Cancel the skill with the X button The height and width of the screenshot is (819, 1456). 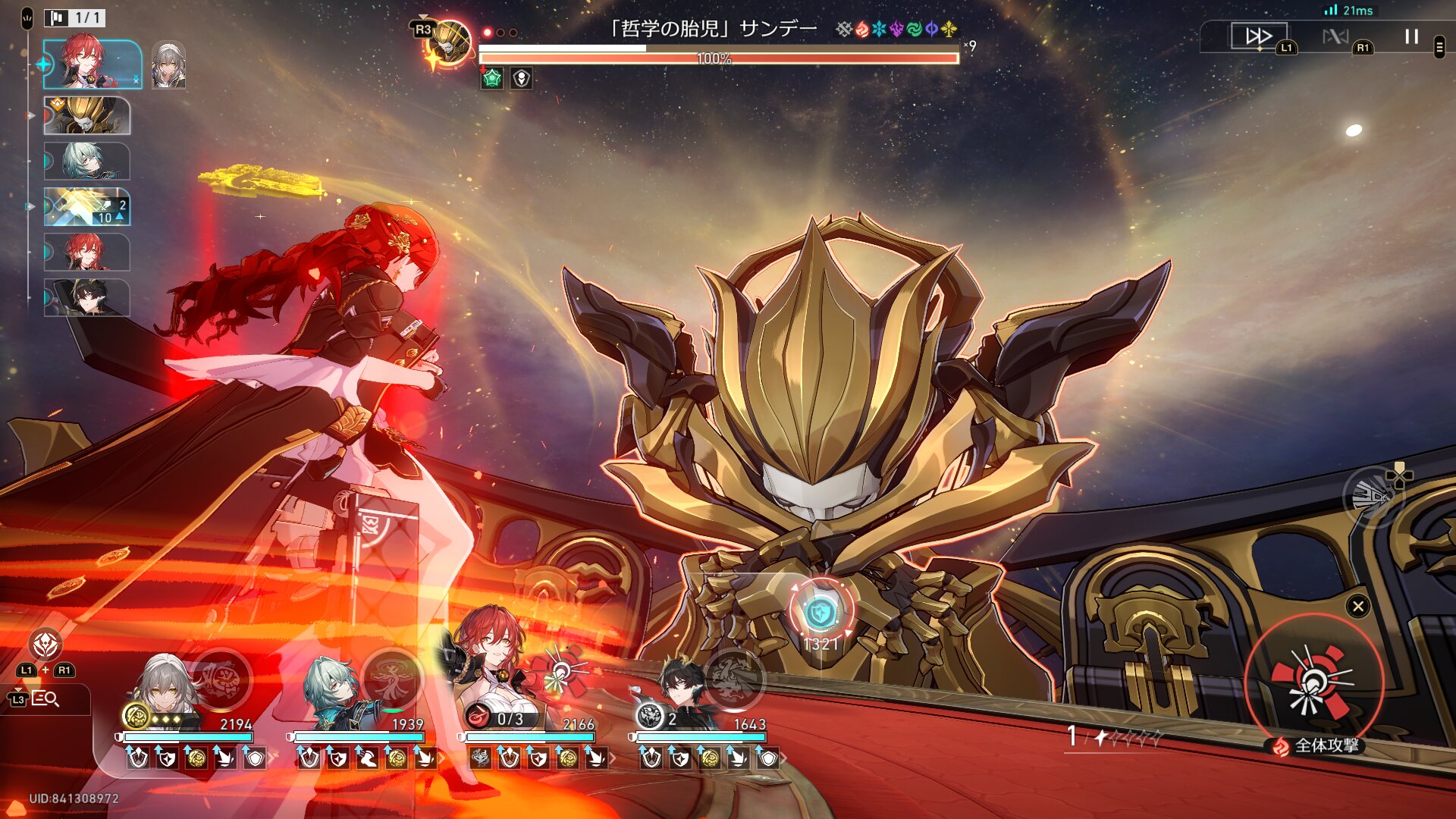(x=1357, y=607)
